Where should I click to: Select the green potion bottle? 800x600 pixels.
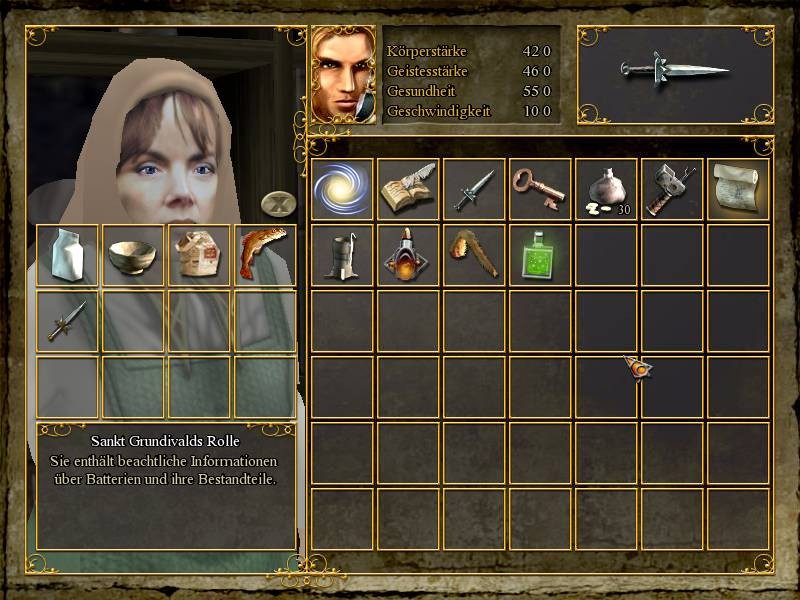[x=540, y=255]
